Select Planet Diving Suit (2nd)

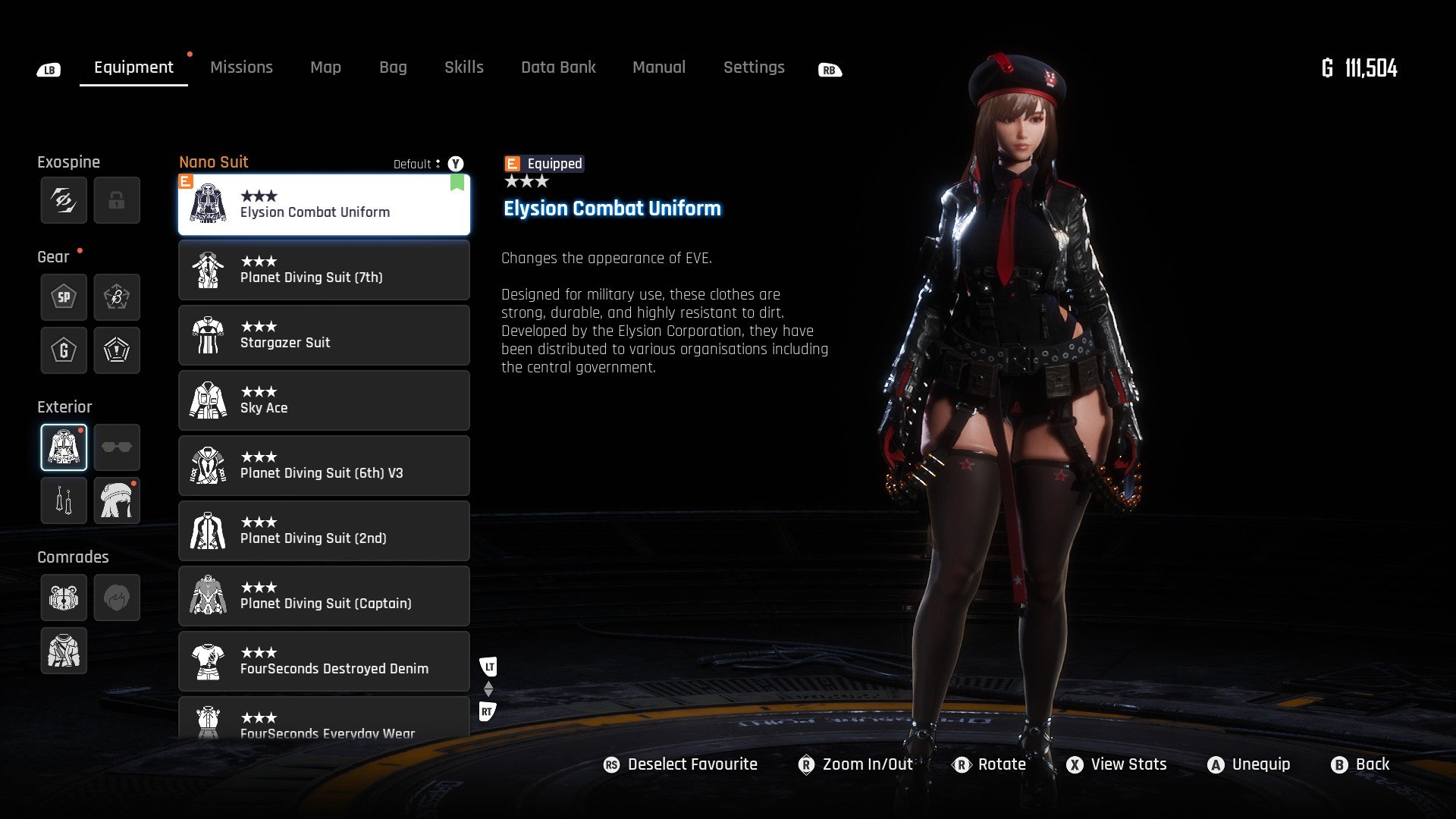tap(324, 532)
